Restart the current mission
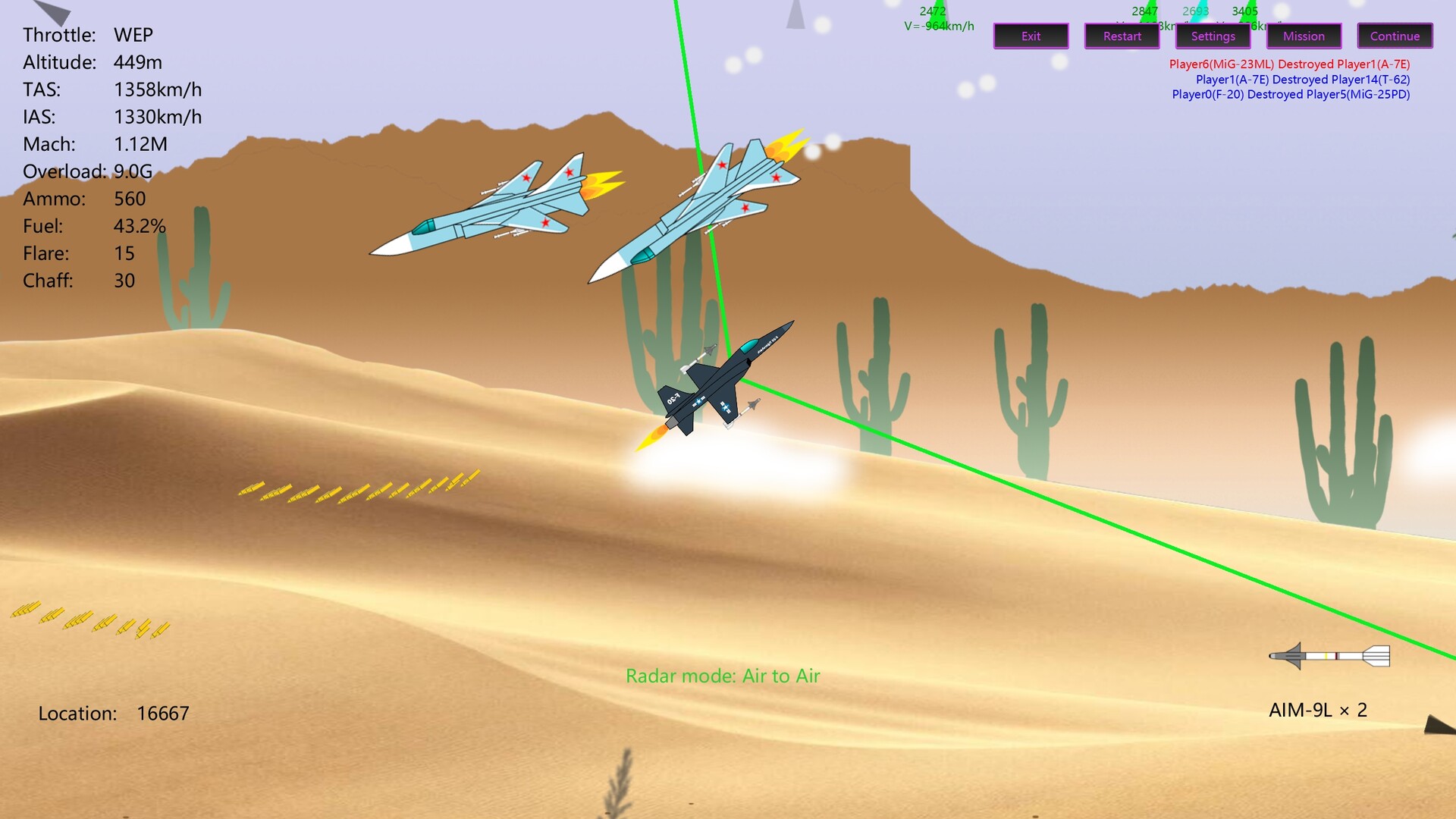 pyautogui.click(x=1122, y=36)
